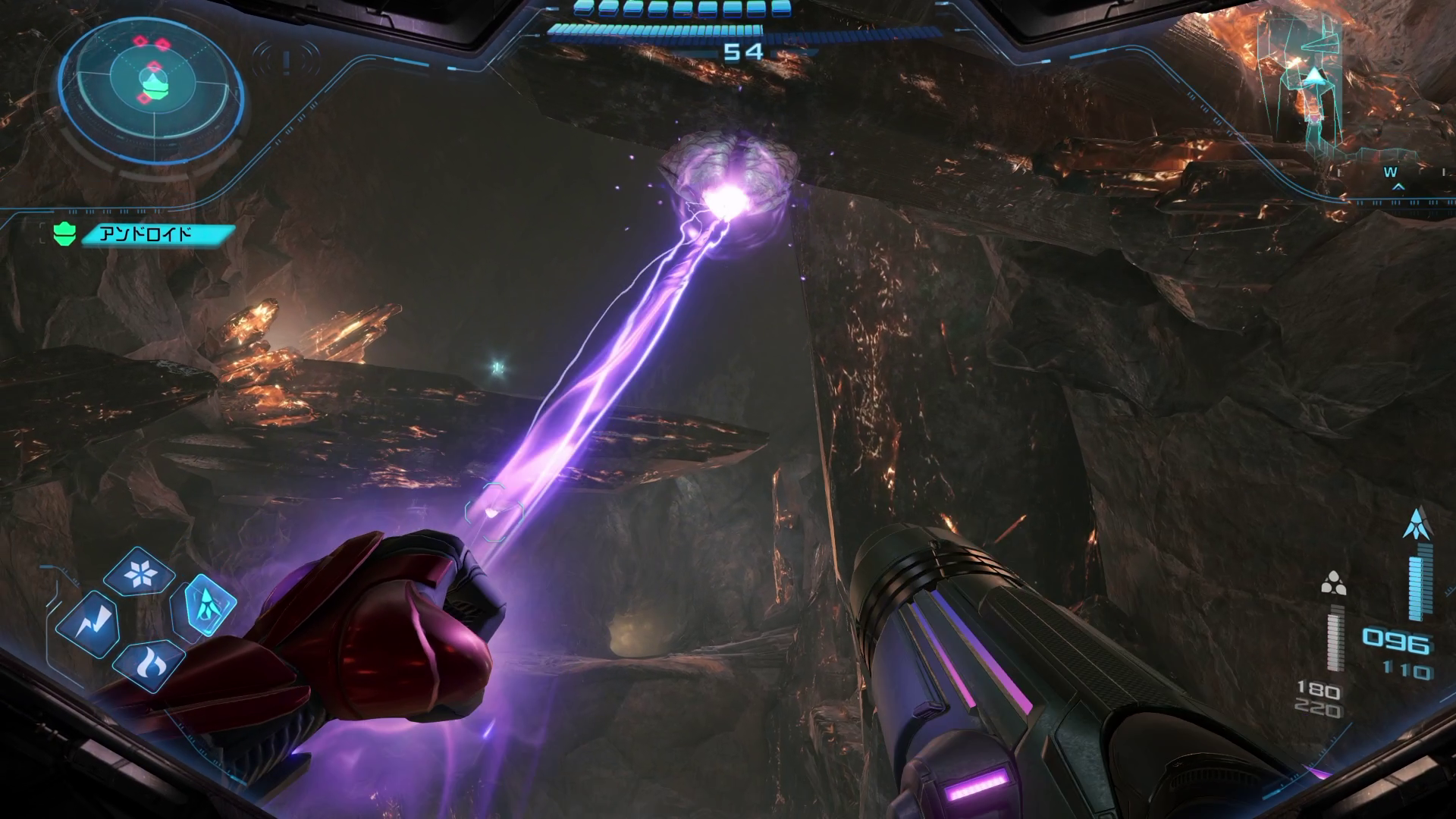Image resolution: width=1456 pixels, height=819 pixels.
Task: Click the circular enemy radar
Action: (x=152, y=80)
